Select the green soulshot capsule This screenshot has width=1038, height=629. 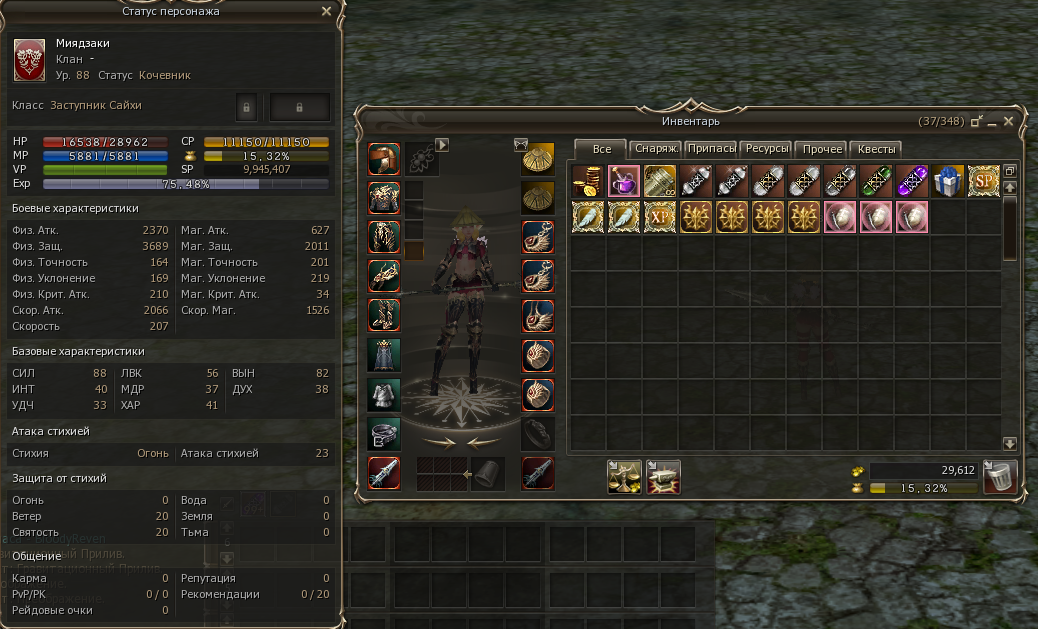(876, 181)
